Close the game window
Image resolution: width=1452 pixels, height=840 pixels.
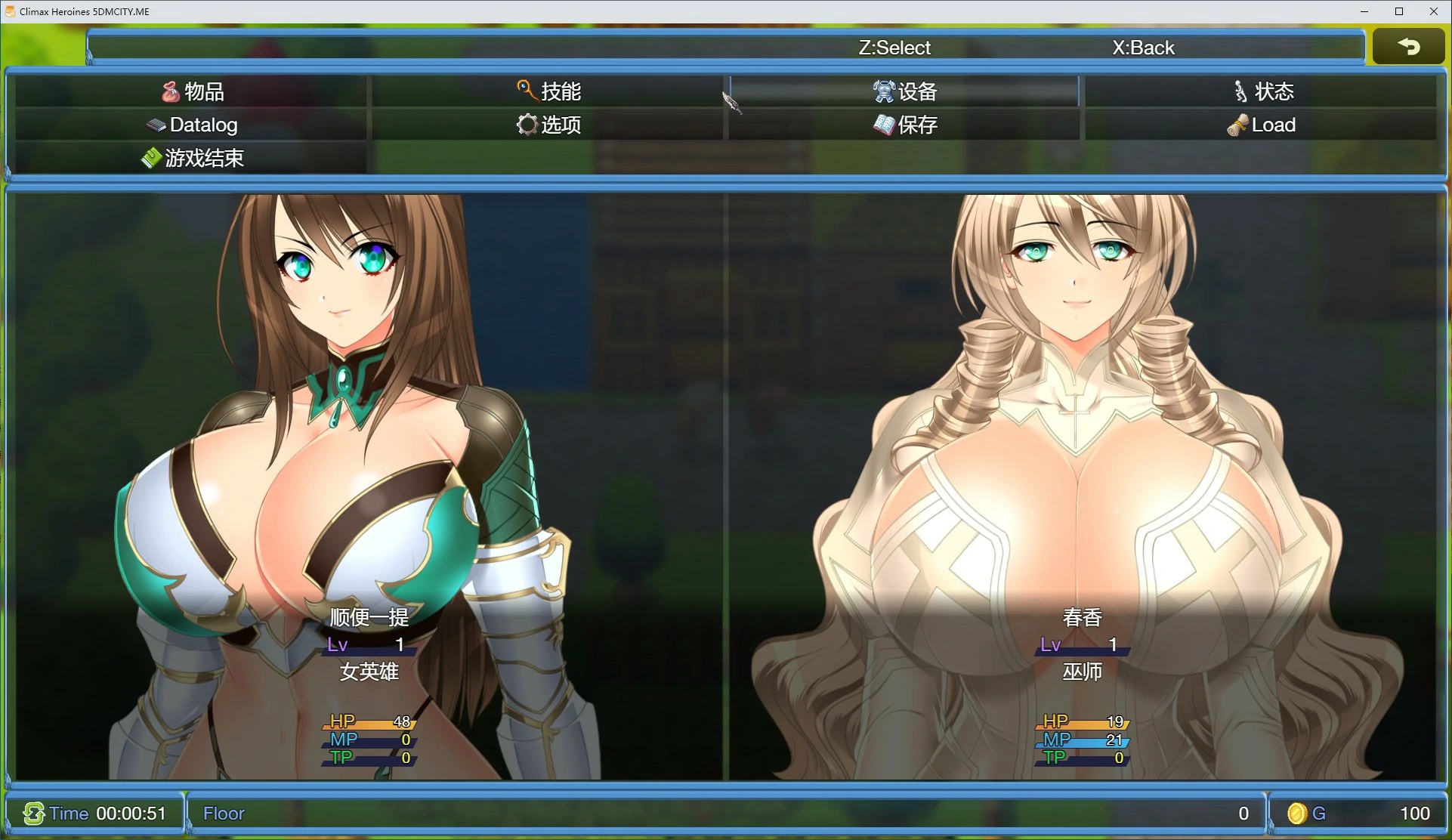pyautogui.click(x=1433, y=11)
